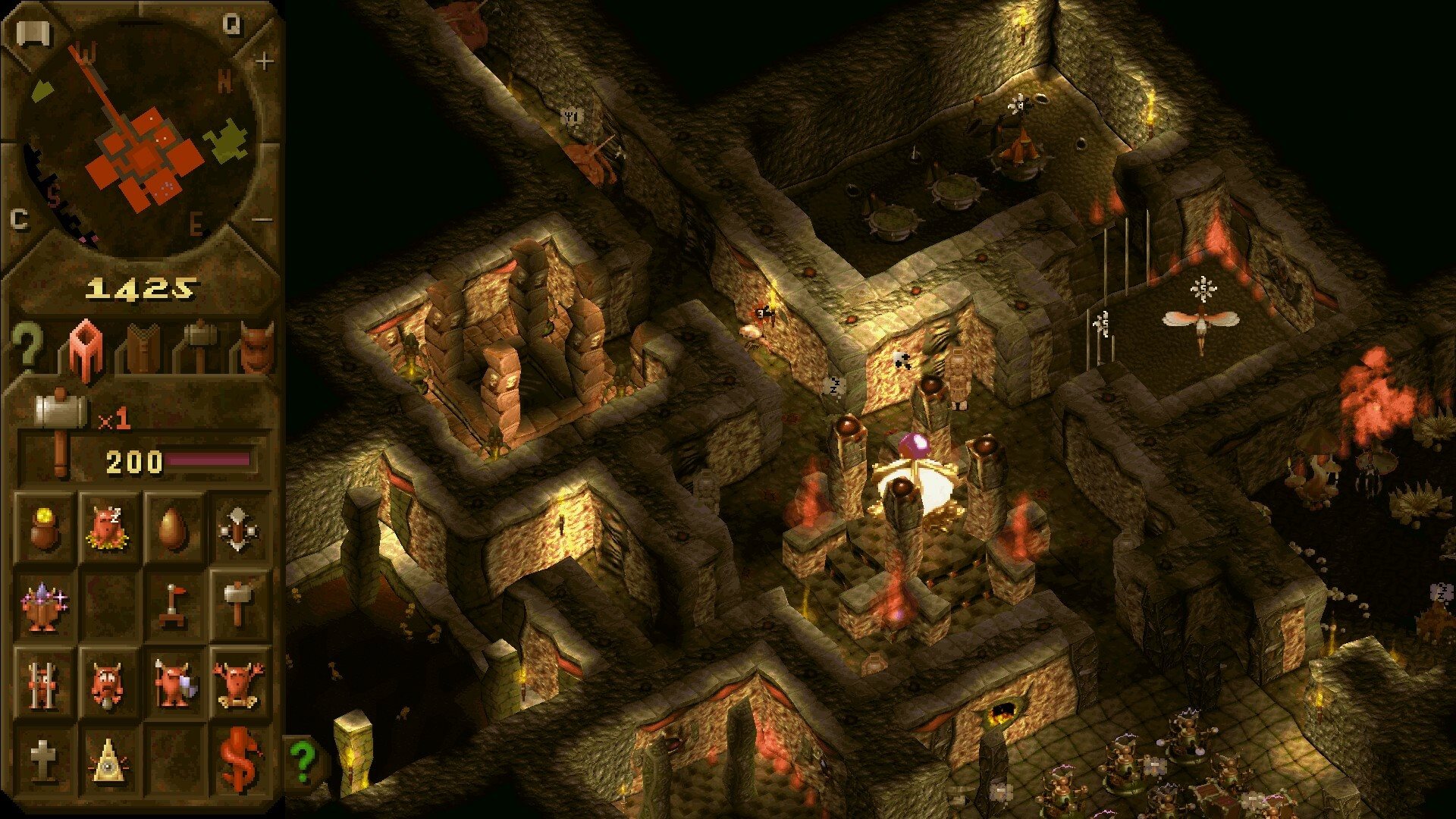
Task: Select the Torture Chamber icon
Action: (107, 682)
